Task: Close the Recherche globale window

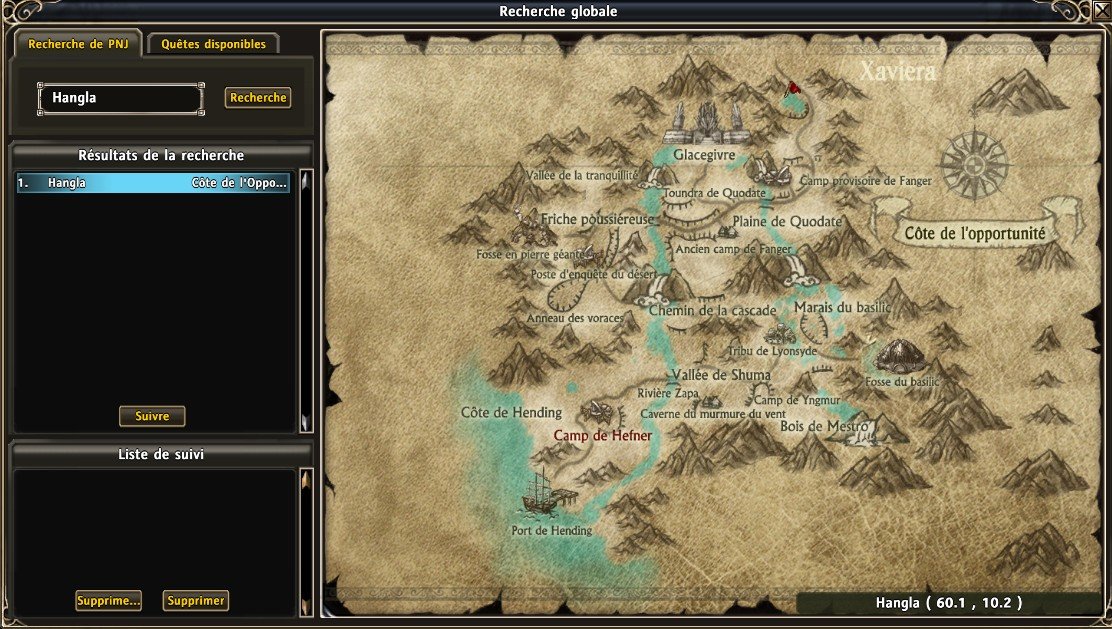Action: [x=1100, y=11]
